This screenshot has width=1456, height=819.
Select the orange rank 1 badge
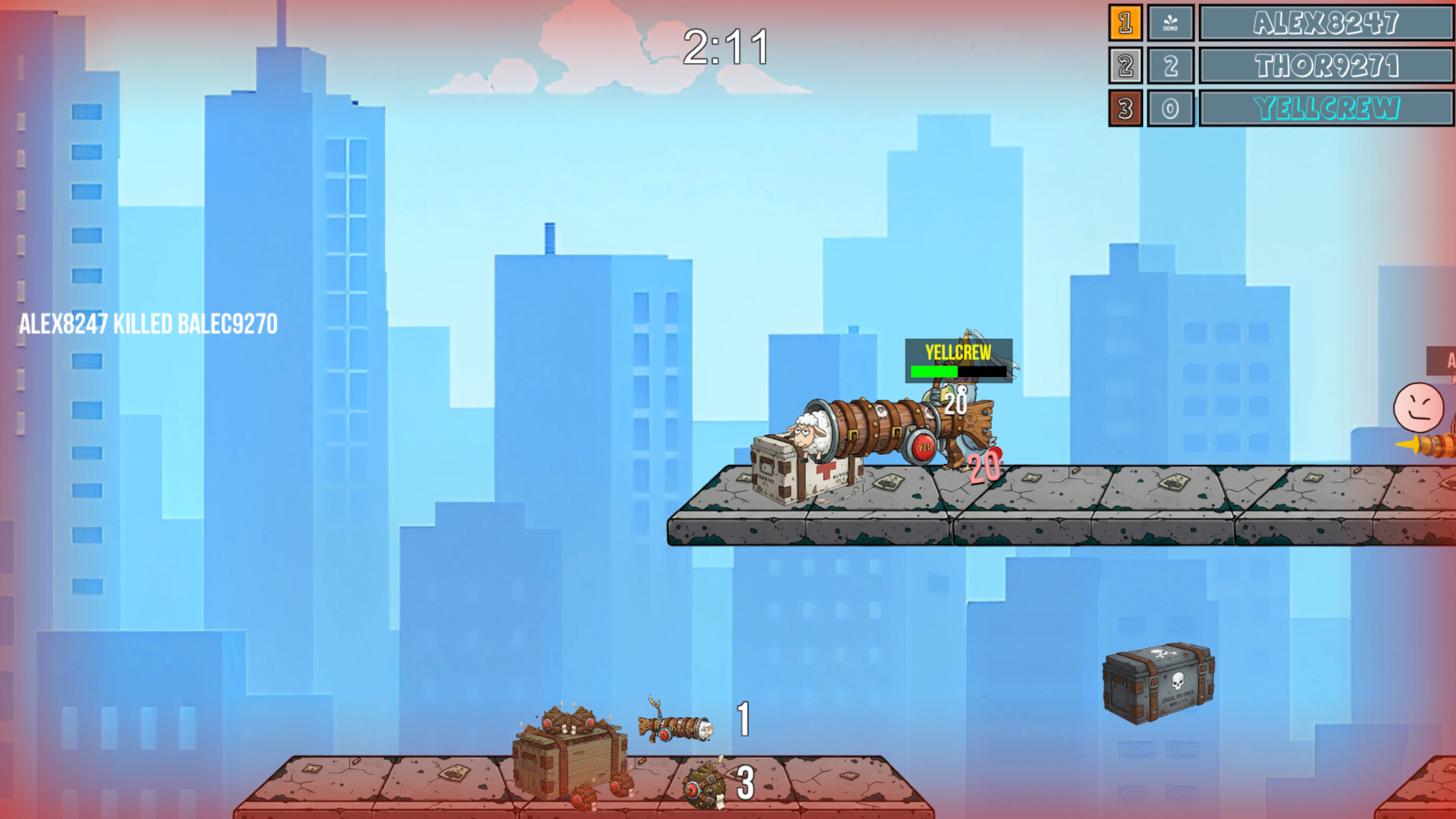click(1125, 24)
